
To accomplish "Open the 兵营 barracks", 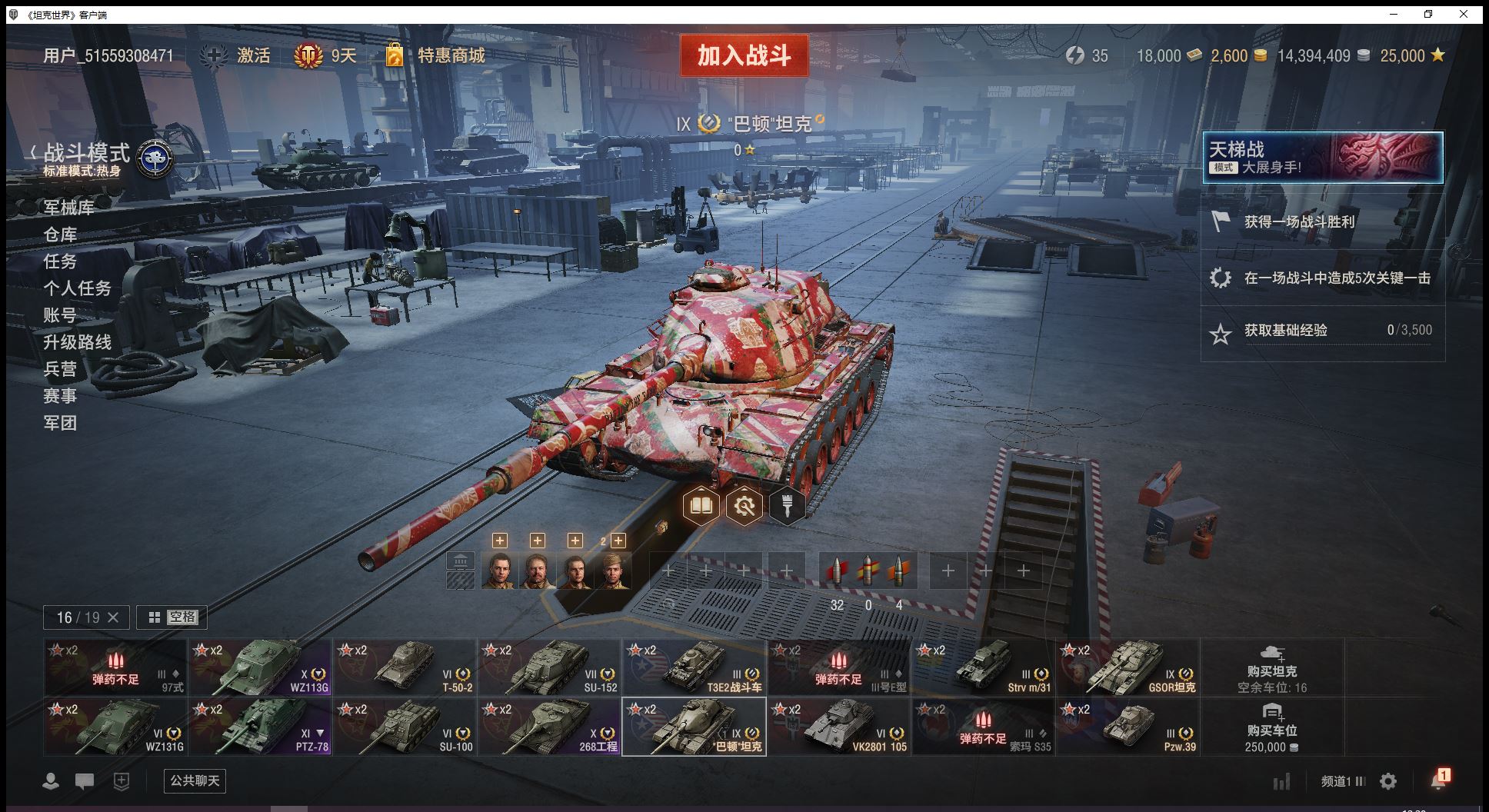I will 60,369.
